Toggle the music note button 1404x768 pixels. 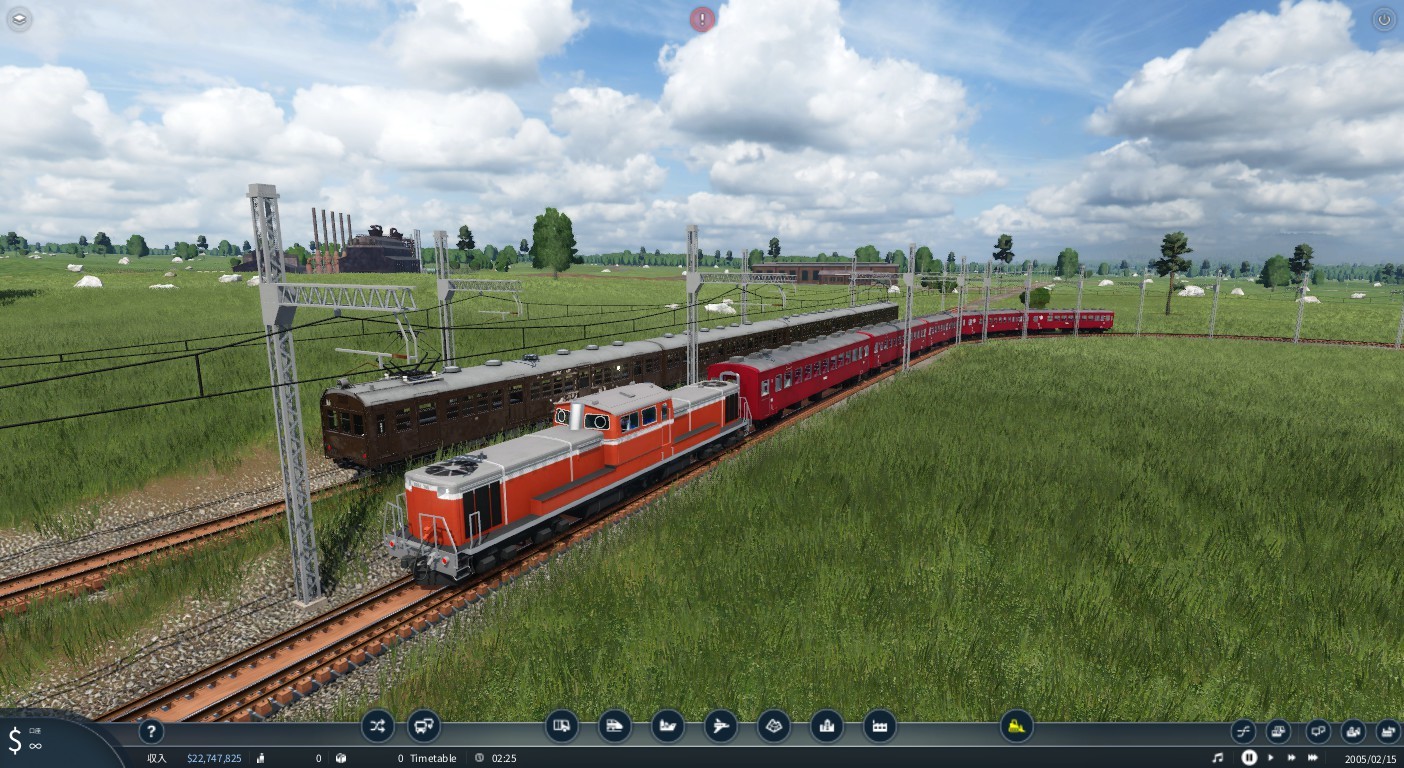click(x=1217, y=758)
